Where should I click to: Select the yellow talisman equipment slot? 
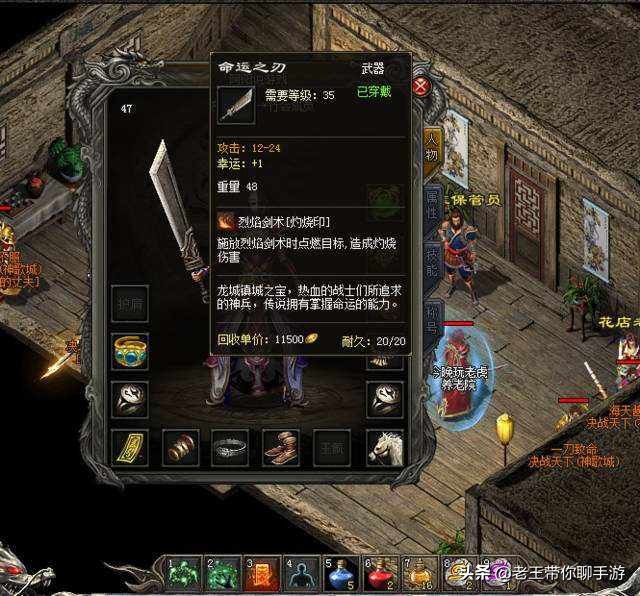click(130, 447)
